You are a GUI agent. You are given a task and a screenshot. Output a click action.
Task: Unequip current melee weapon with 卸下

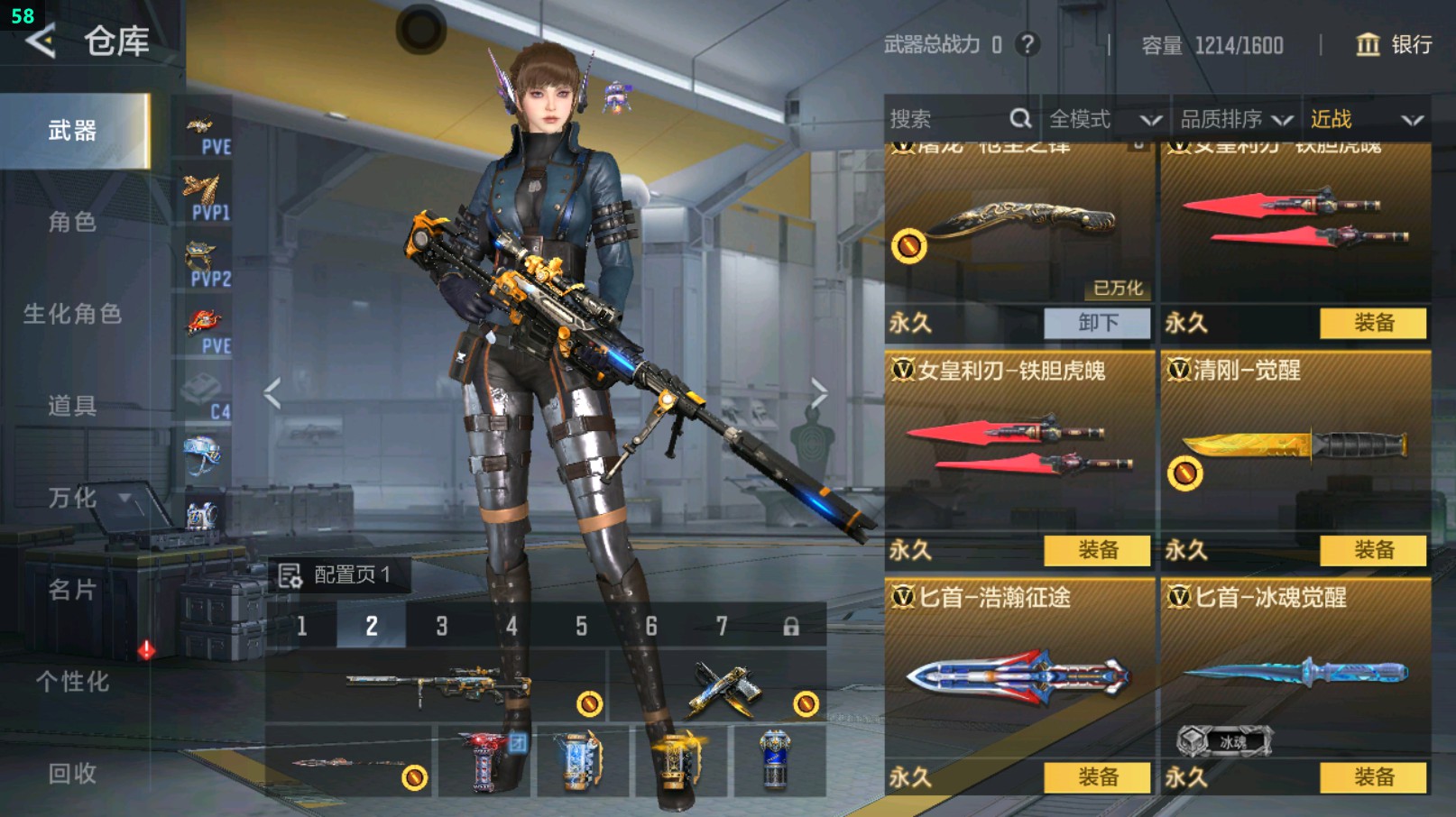click(1097, 323)
